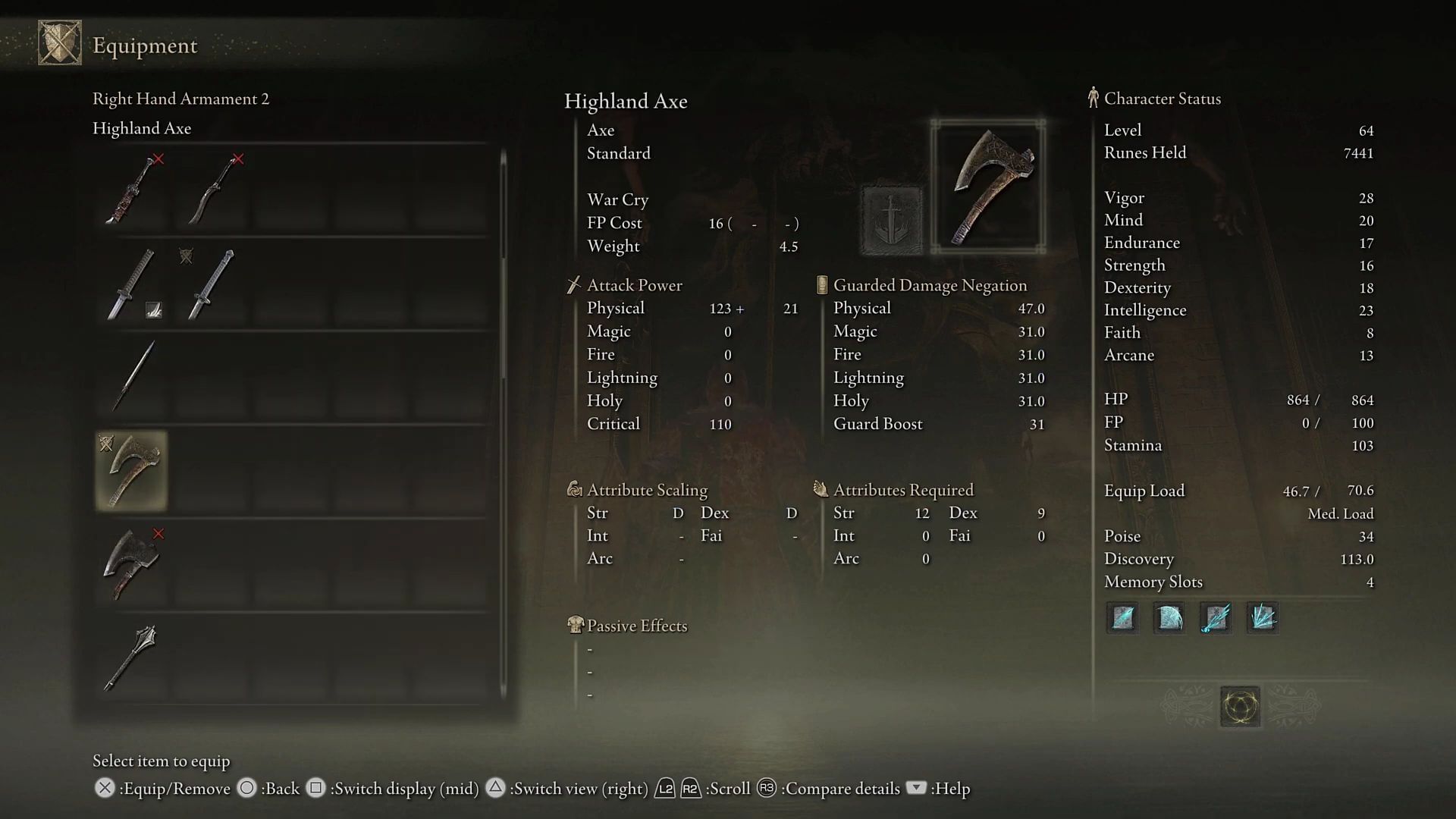
Task: Click the War Cry skill icon
Action: (x=892, y=220)
